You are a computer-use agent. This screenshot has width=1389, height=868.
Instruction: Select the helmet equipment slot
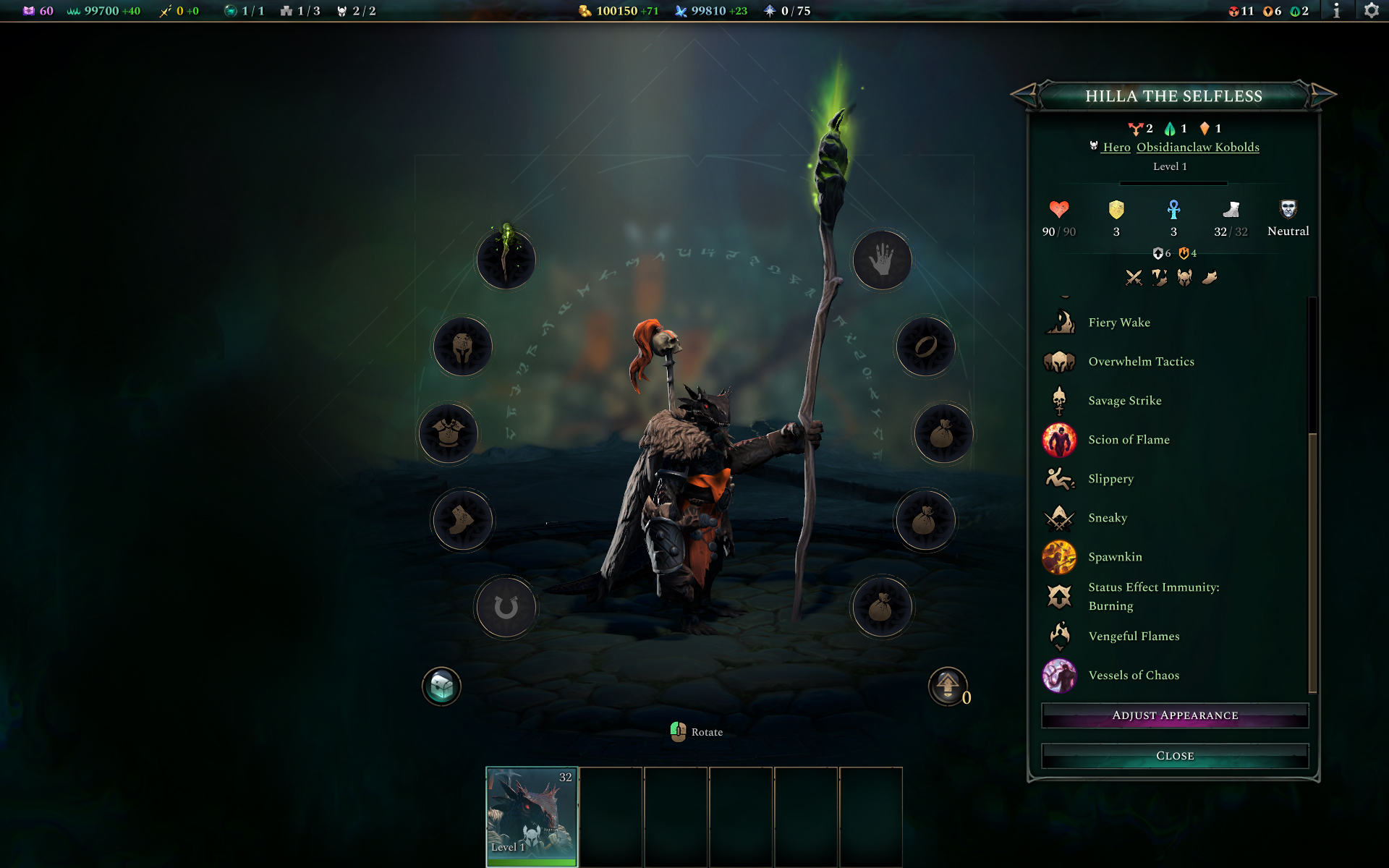(x=462, y=346)
